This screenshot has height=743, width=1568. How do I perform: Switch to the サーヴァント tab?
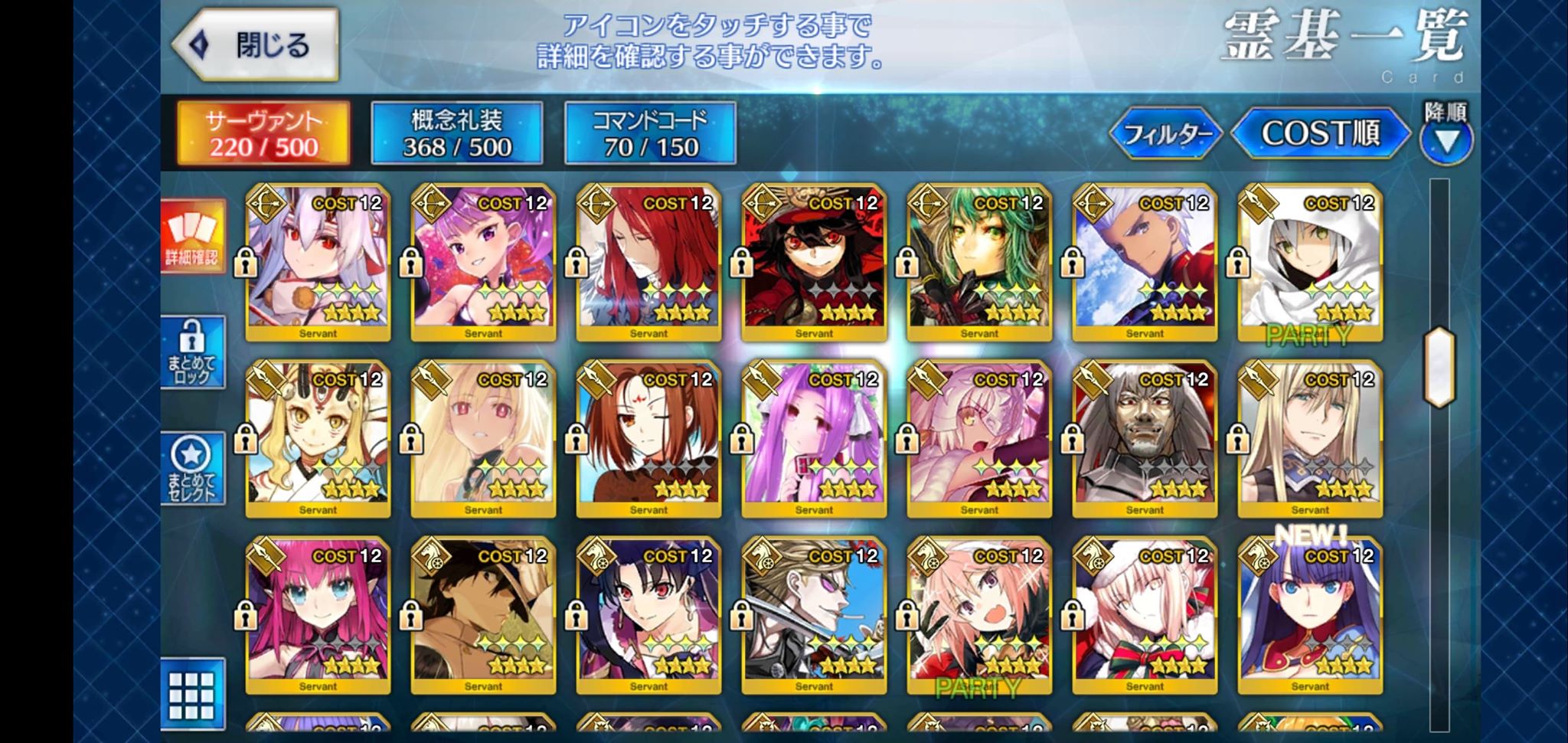[x=263, y=133]
